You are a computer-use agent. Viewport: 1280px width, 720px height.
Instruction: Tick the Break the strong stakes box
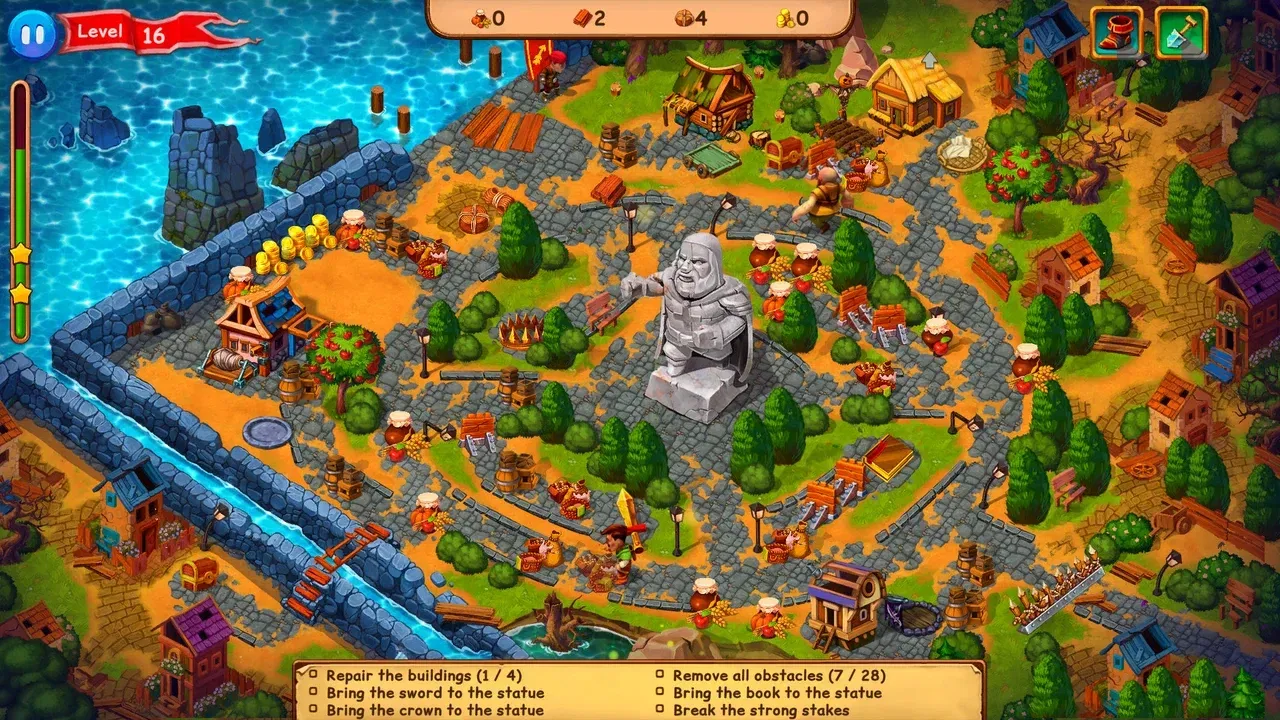[x=659, y=711]
